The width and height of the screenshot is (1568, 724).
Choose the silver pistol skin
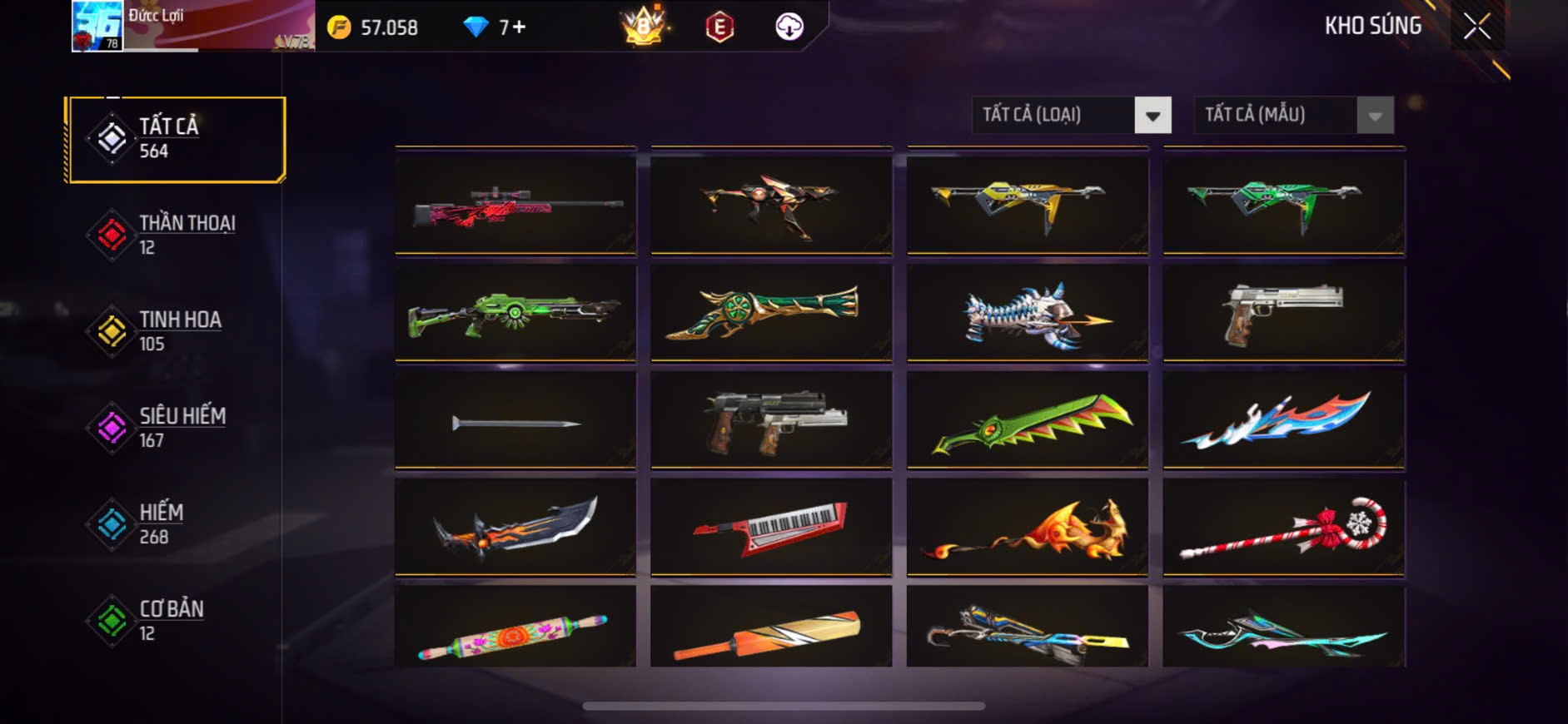tap(1283, 313)
